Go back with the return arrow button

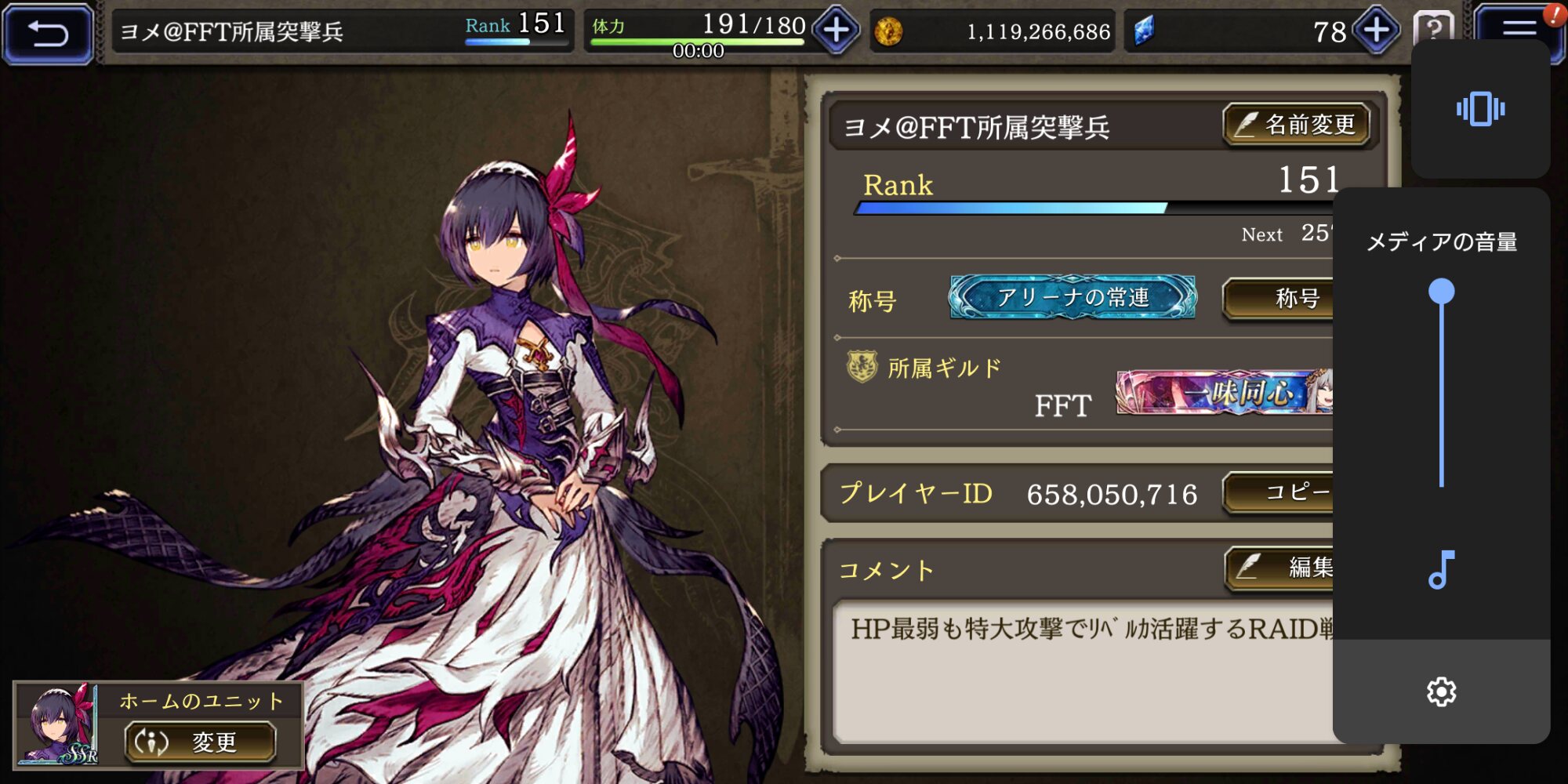coord(49,33)
